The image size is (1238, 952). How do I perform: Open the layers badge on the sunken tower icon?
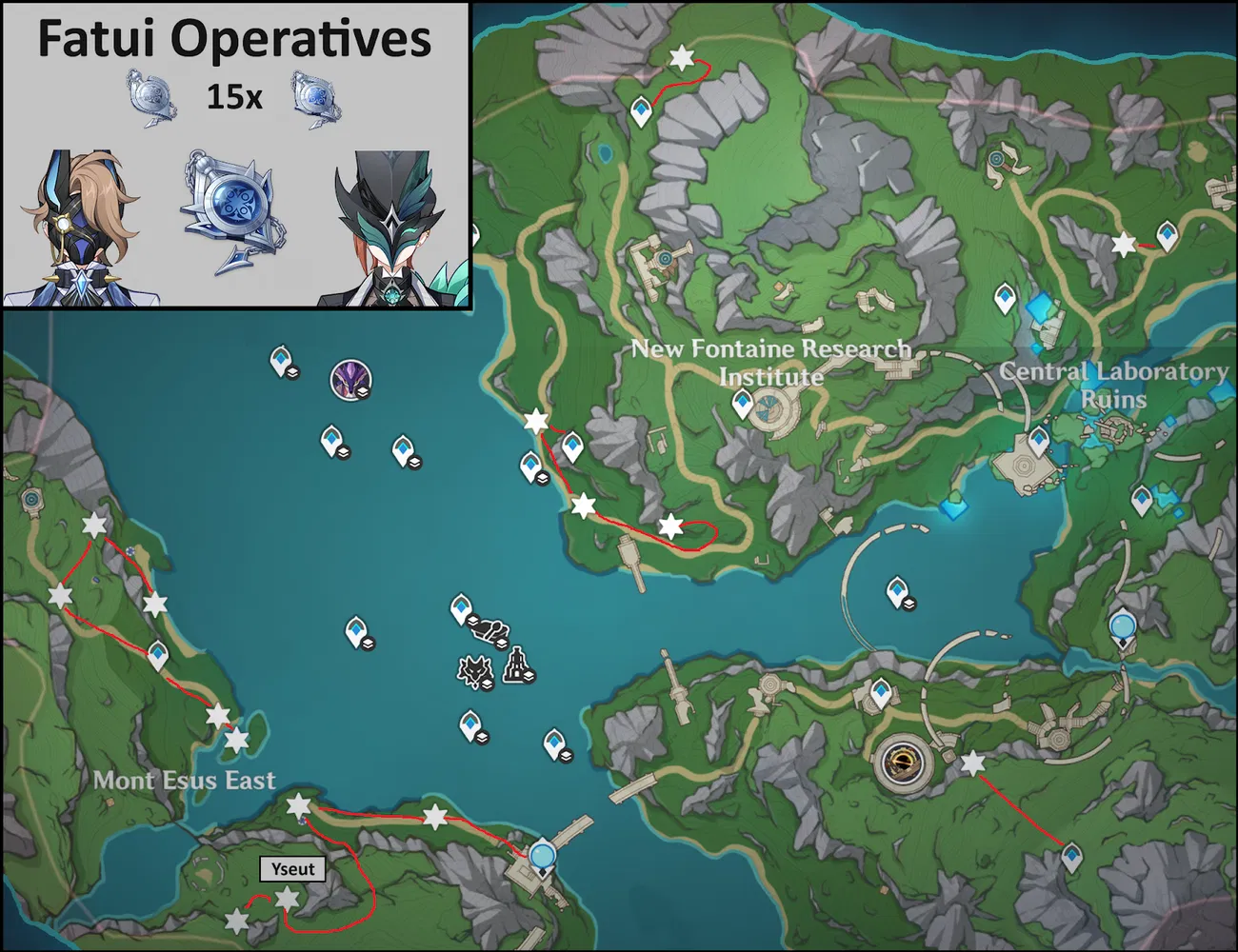(x=529, y=674)
